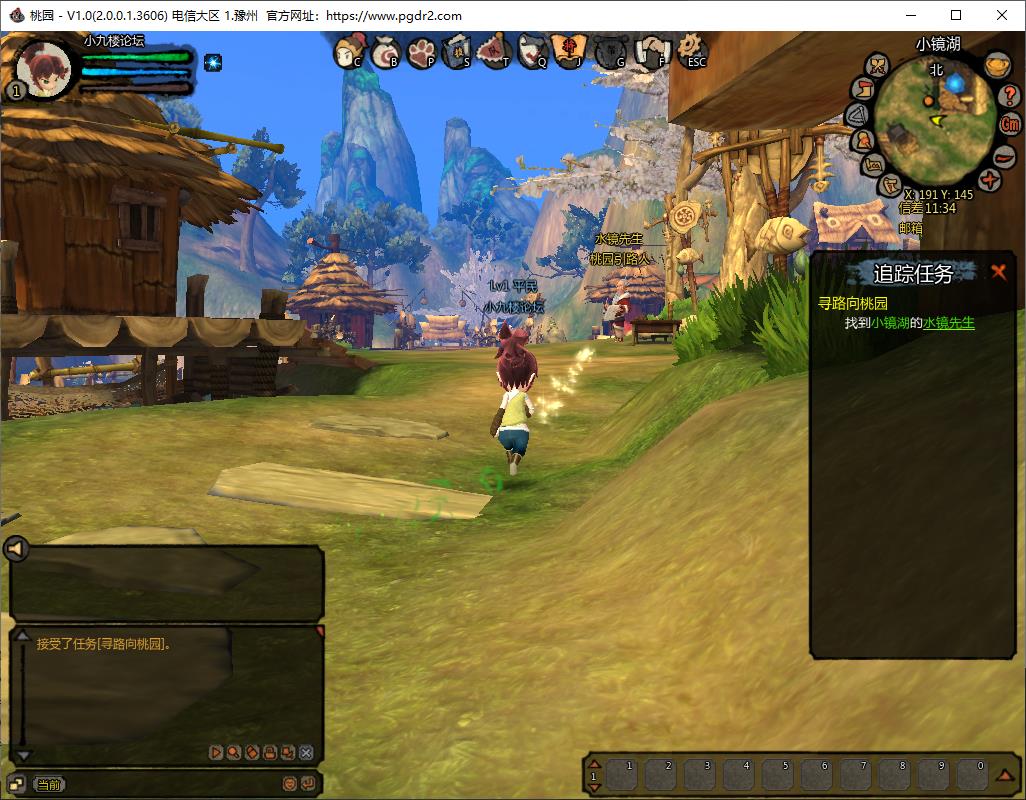Zoom in the minimap with plus button
This screenshot has height=800, width=1026.
coord(990,181)
